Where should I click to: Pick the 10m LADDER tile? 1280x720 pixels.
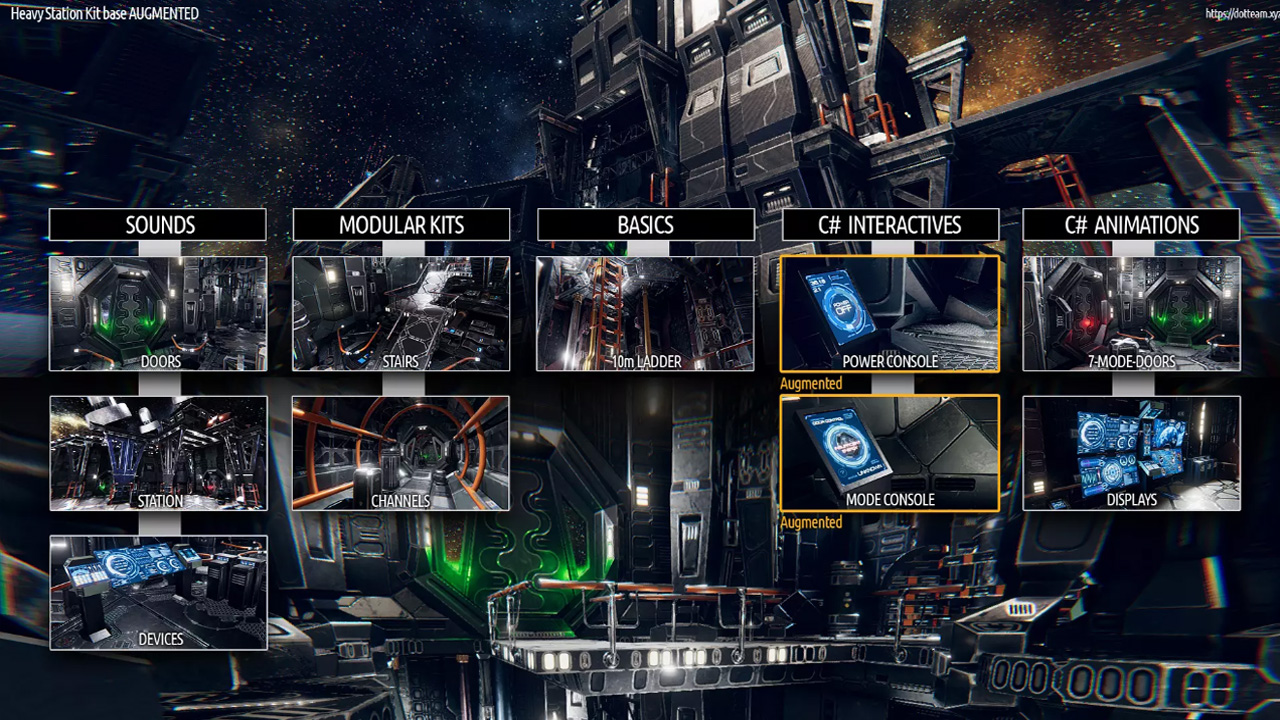point(645,313)
